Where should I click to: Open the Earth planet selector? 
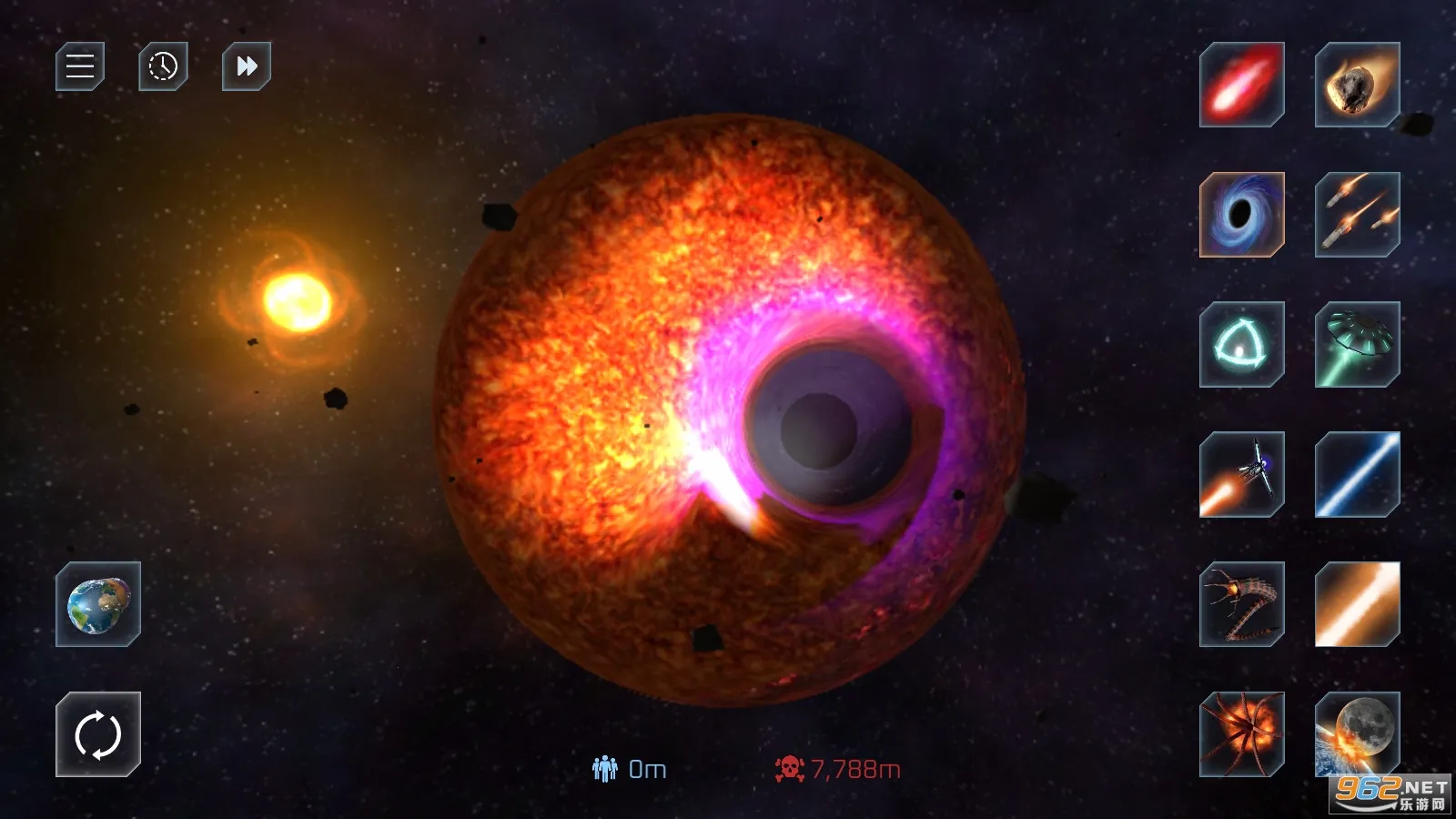[x=98, y=604]
